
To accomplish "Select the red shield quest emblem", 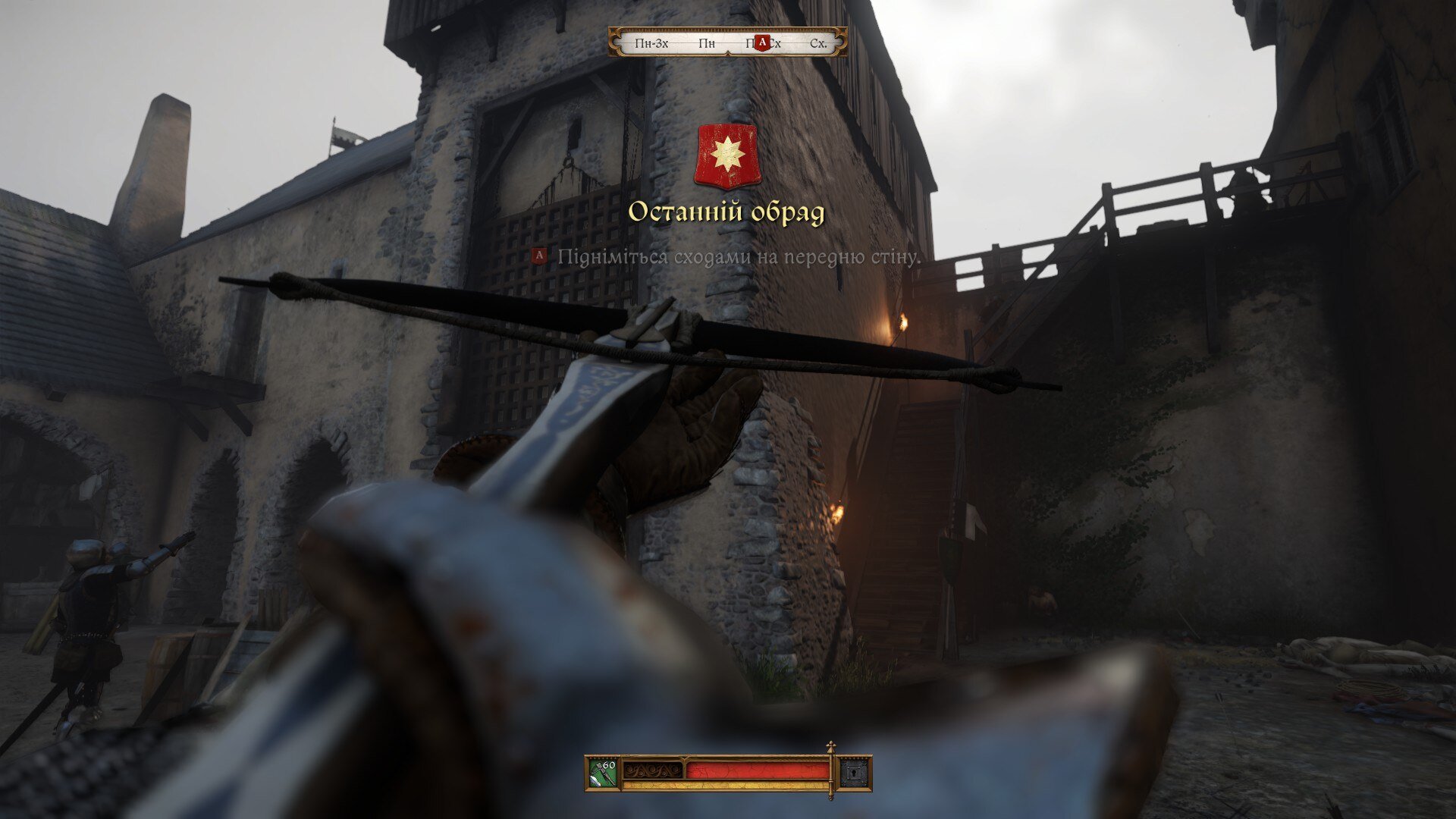I will [x=726, y=156].
